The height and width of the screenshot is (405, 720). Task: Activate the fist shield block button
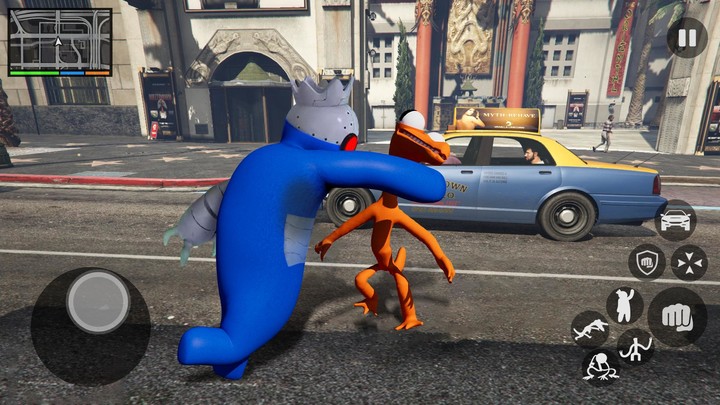647,263
